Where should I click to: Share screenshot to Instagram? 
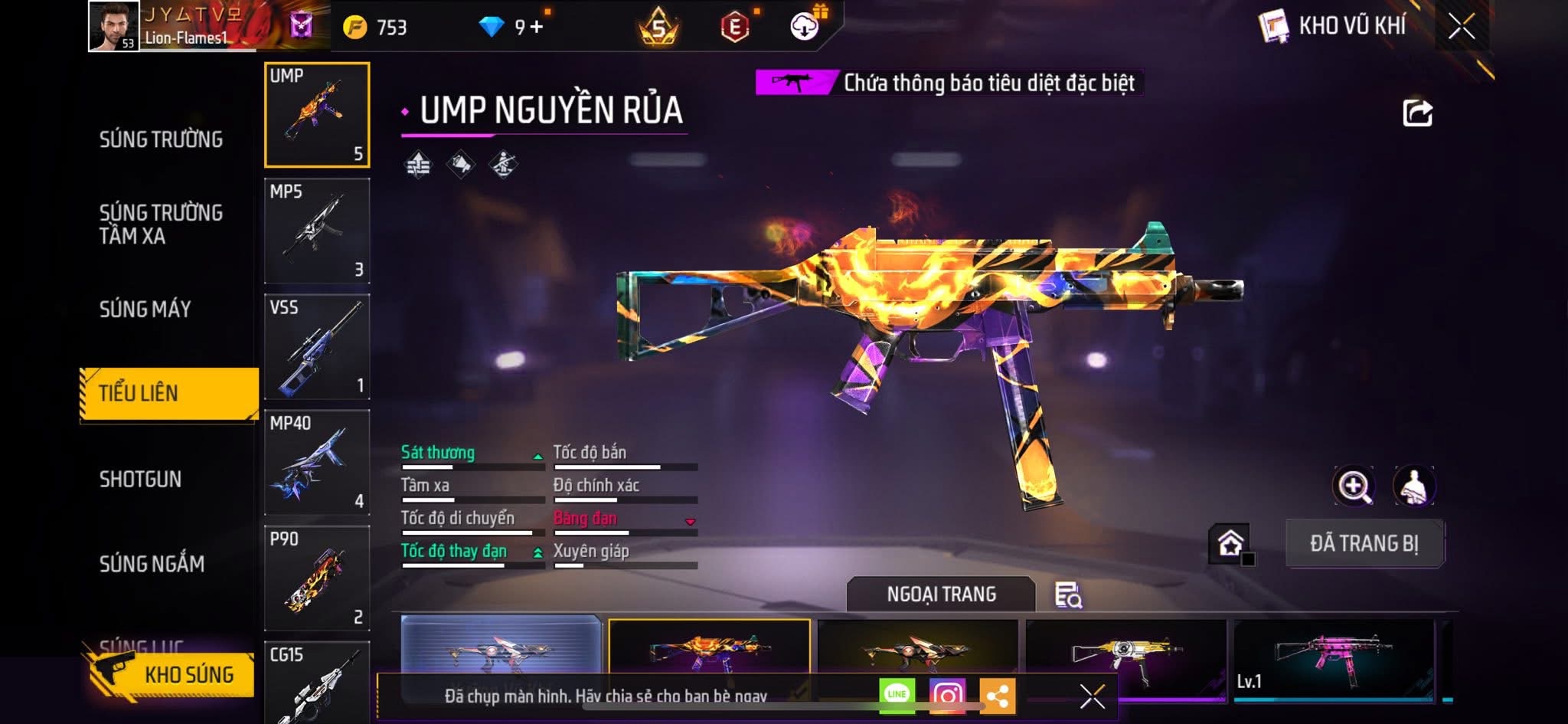coord(947,695)
